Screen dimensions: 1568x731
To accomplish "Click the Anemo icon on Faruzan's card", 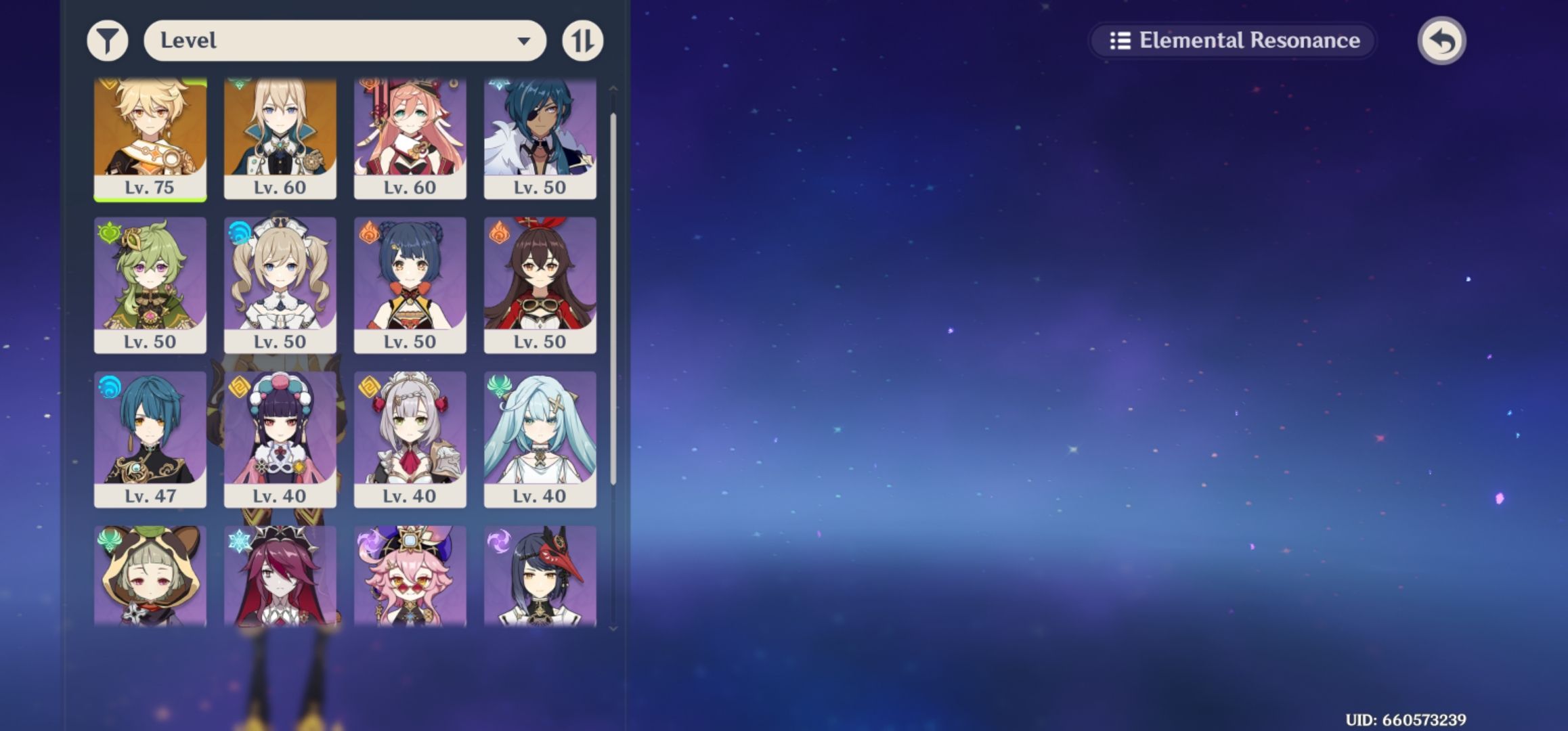I will click(500, 383).
